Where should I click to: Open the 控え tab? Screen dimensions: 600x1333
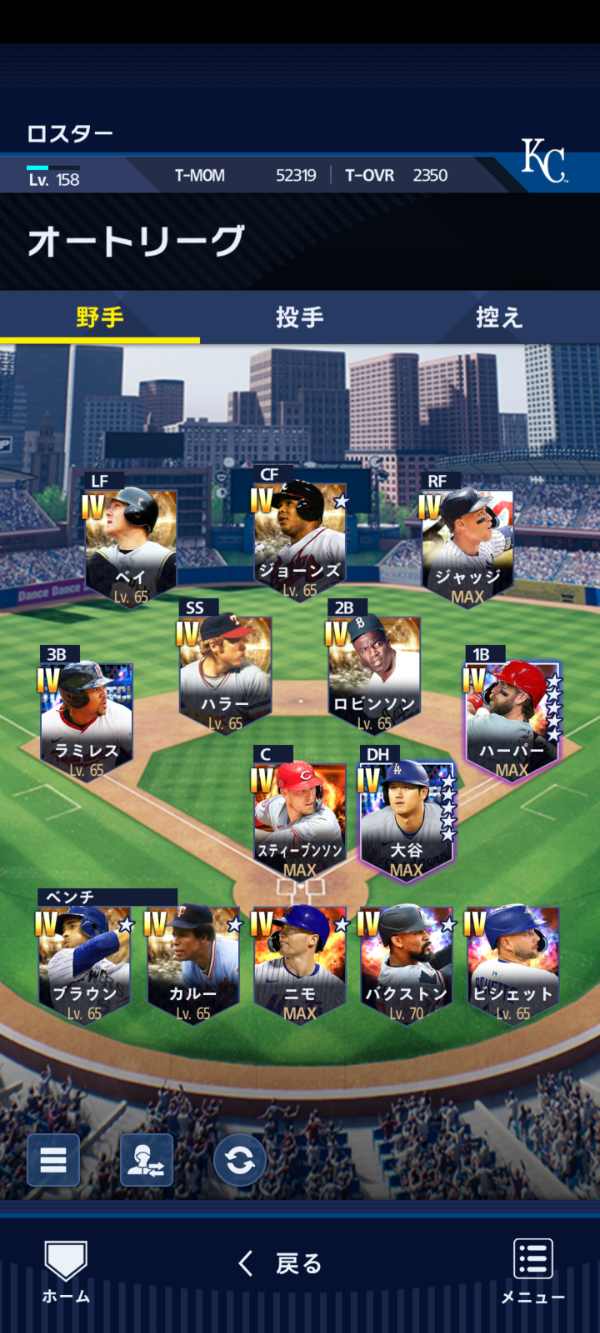click(x=499, y=318)
